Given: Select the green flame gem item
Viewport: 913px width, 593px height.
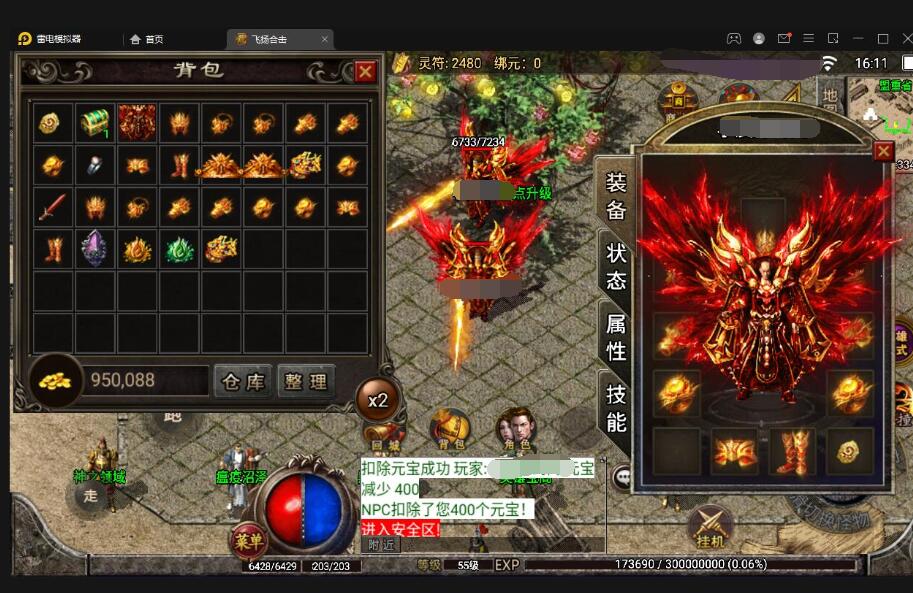Looking at the screenshot, I should (179, 248).
